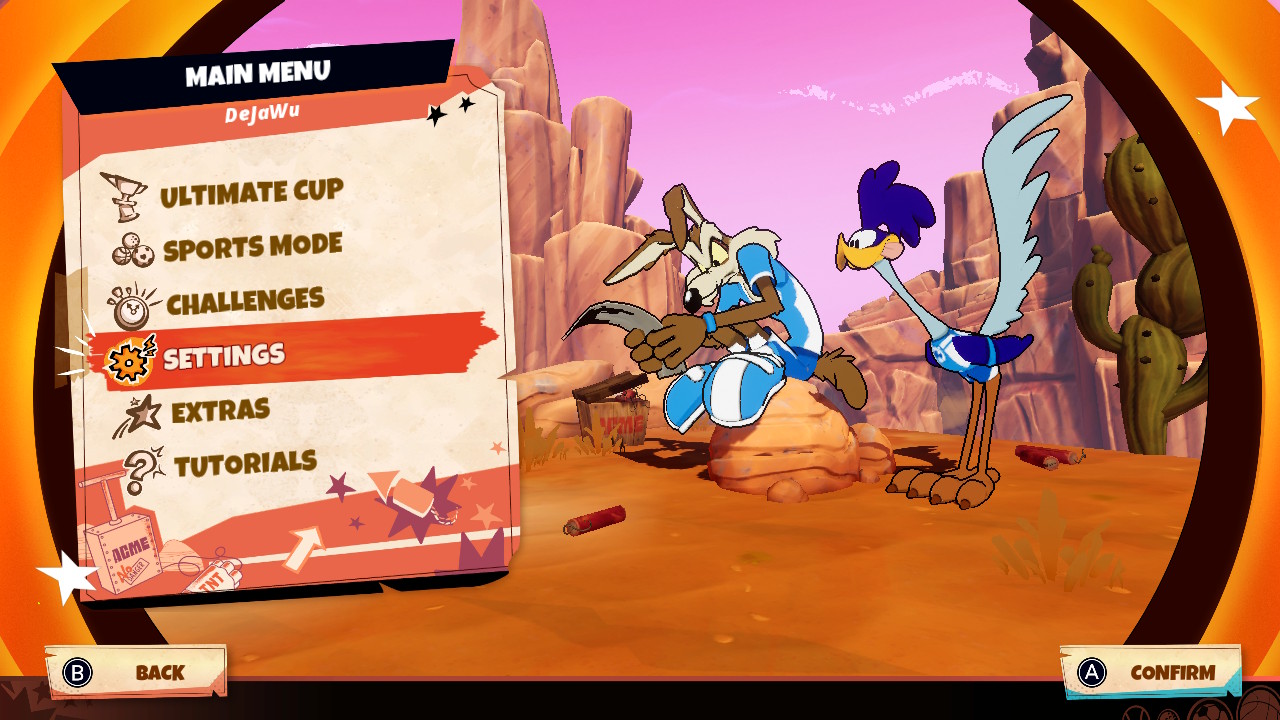This screenshot has height=720, width=1280.
Task: Open the highlighted Settings entry
Action: [224, 356]
